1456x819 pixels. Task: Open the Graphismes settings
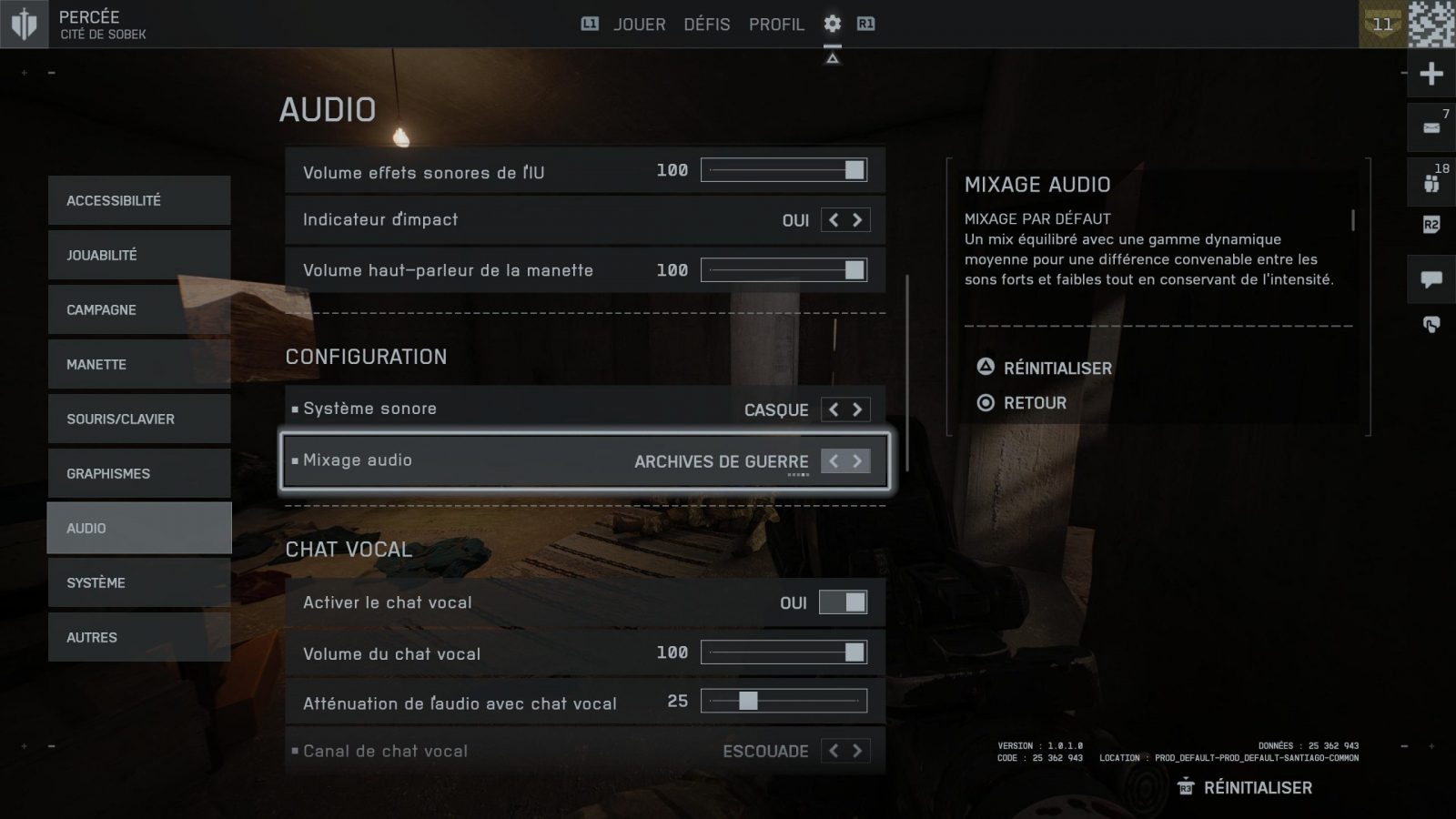[139, 473]
